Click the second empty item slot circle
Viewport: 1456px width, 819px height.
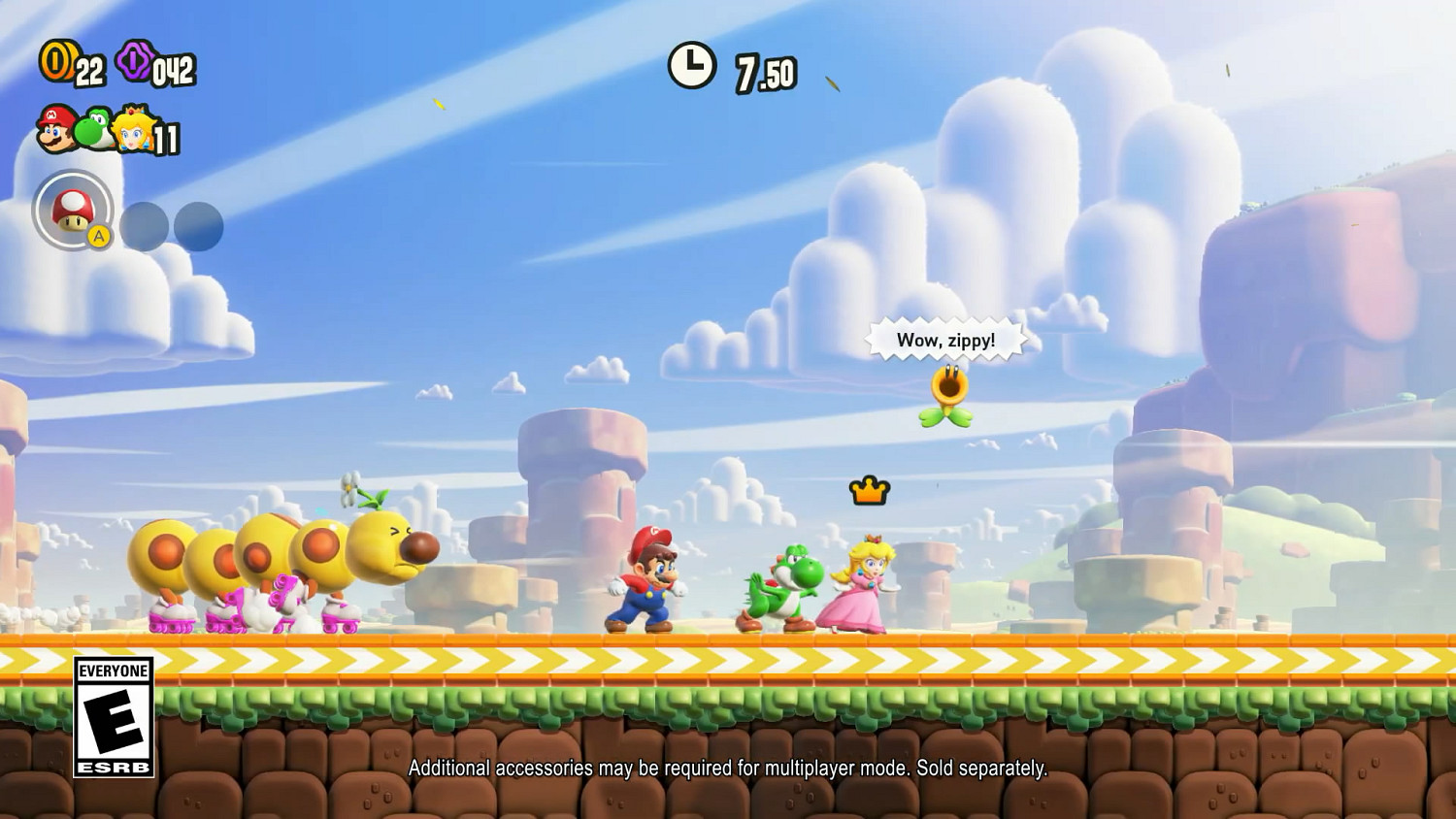[199, 226]
